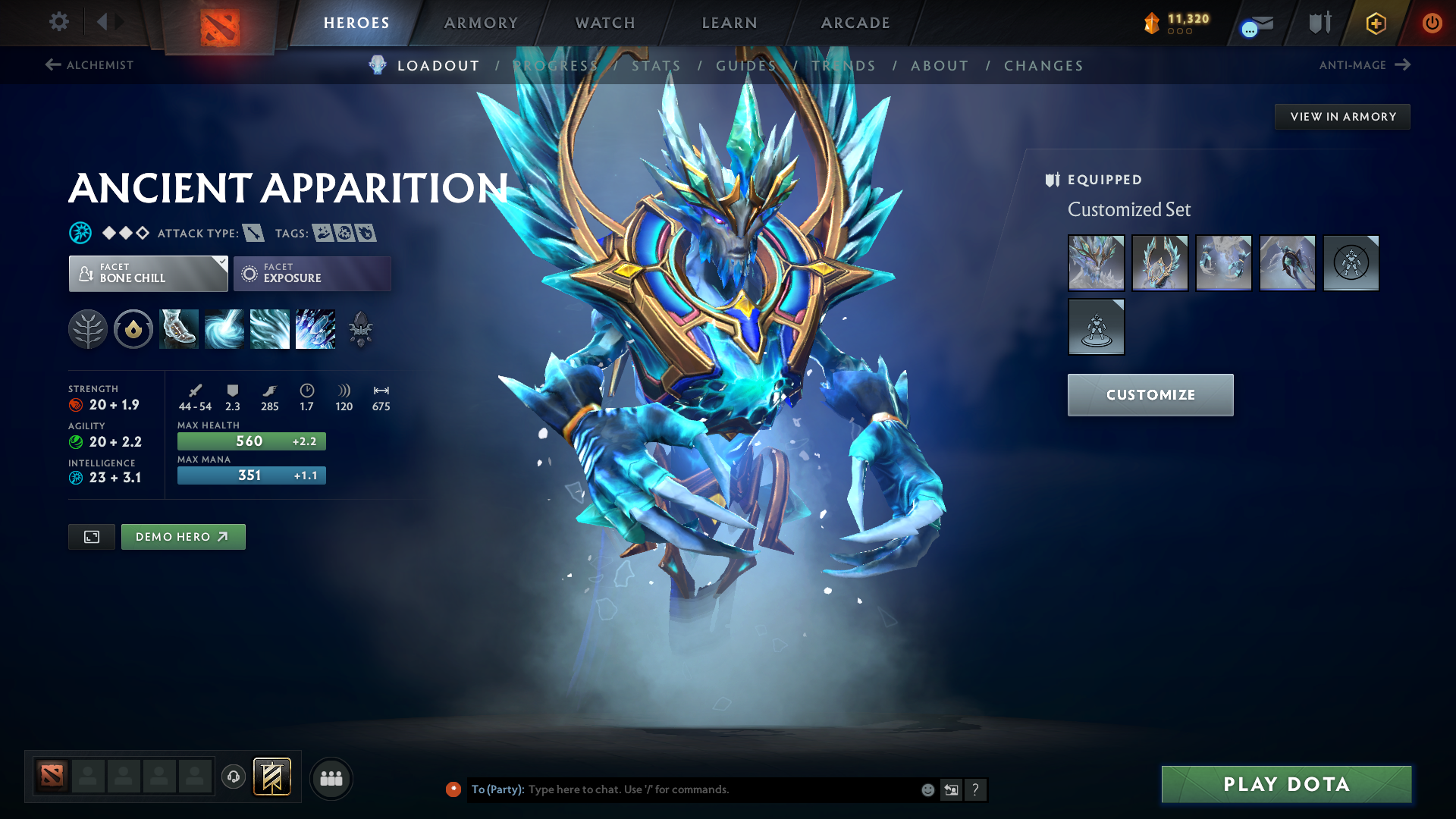Open the Aghanim's Scepter upgrade icon

[x=360, y=329]
